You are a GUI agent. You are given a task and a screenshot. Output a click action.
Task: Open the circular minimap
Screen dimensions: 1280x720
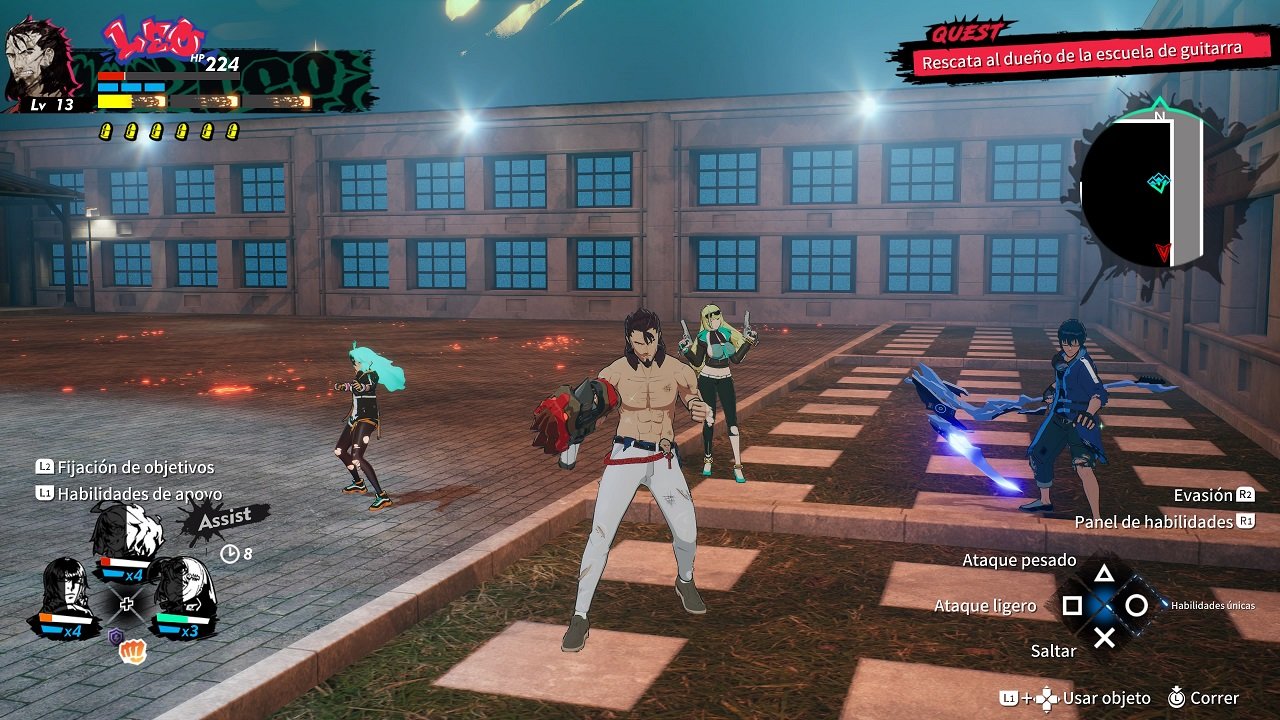(x=1140, y=192)
